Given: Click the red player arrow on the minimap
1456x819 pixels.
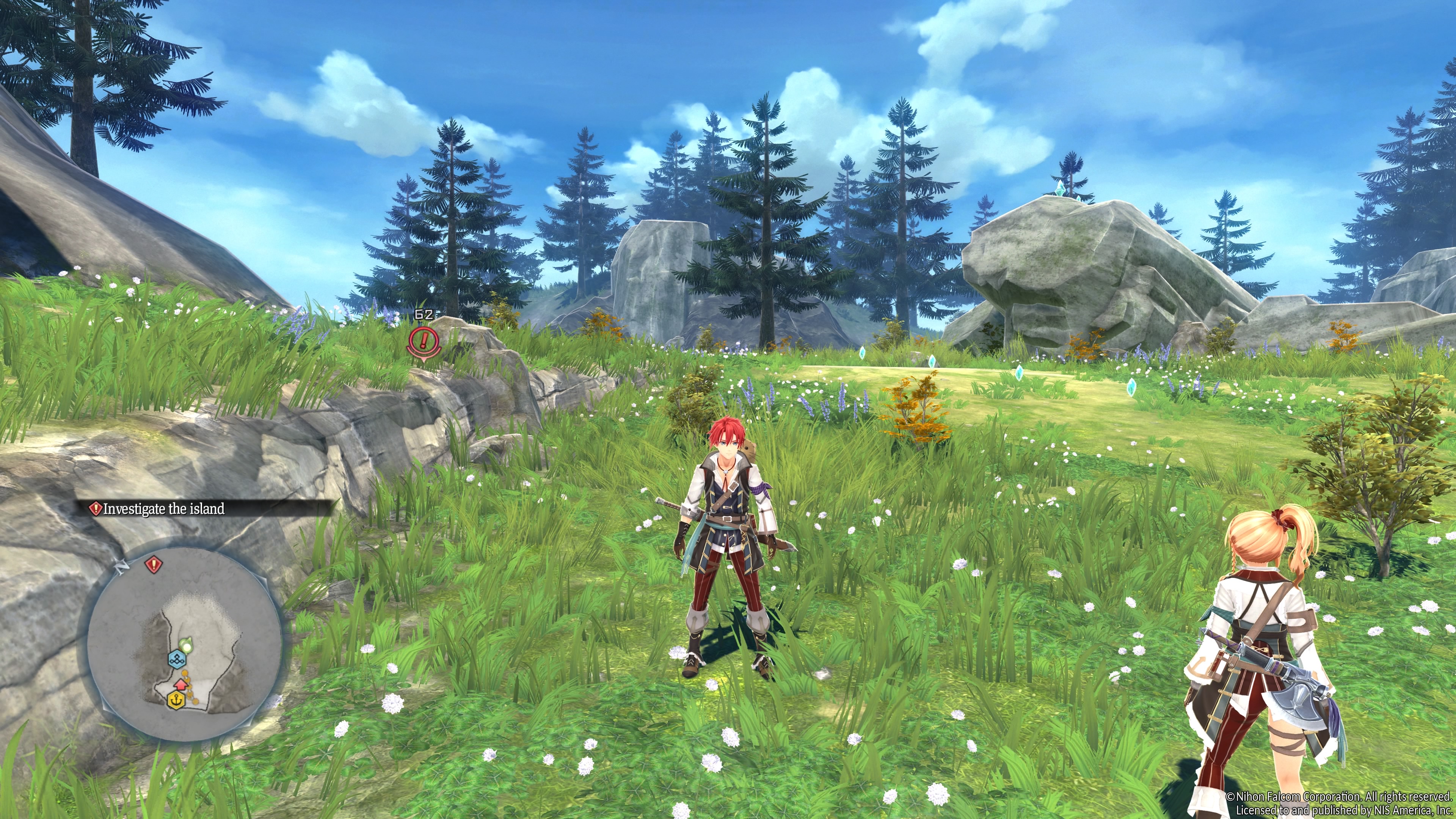Looking at the screenshot, I should point(182,684).
